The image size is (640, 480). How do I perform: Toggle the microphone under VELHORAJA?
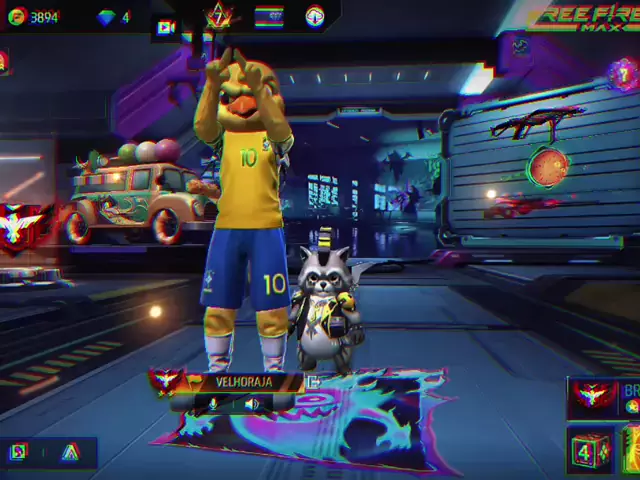[213, 404]
